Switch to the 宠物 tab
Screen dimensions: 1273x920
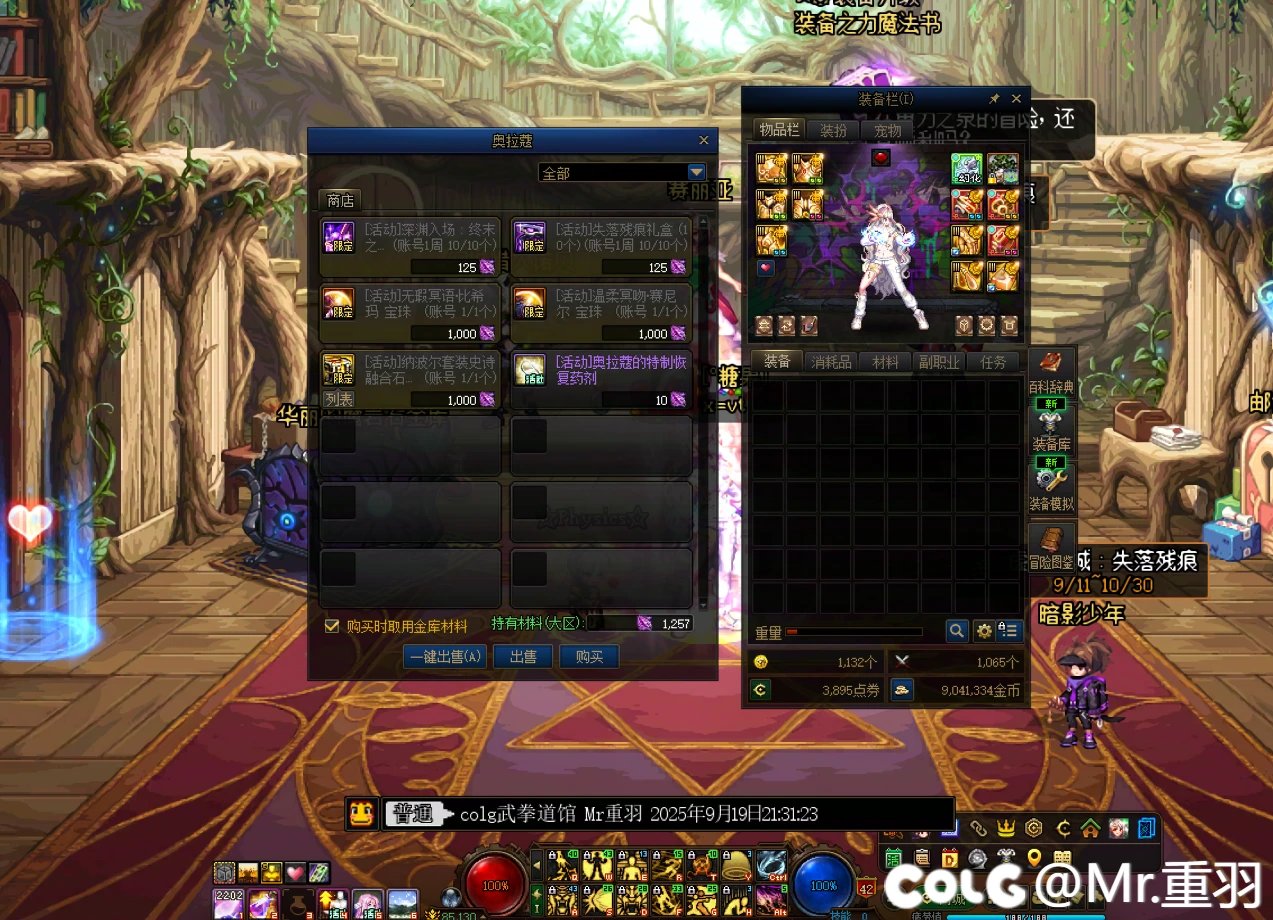(887, 130)
